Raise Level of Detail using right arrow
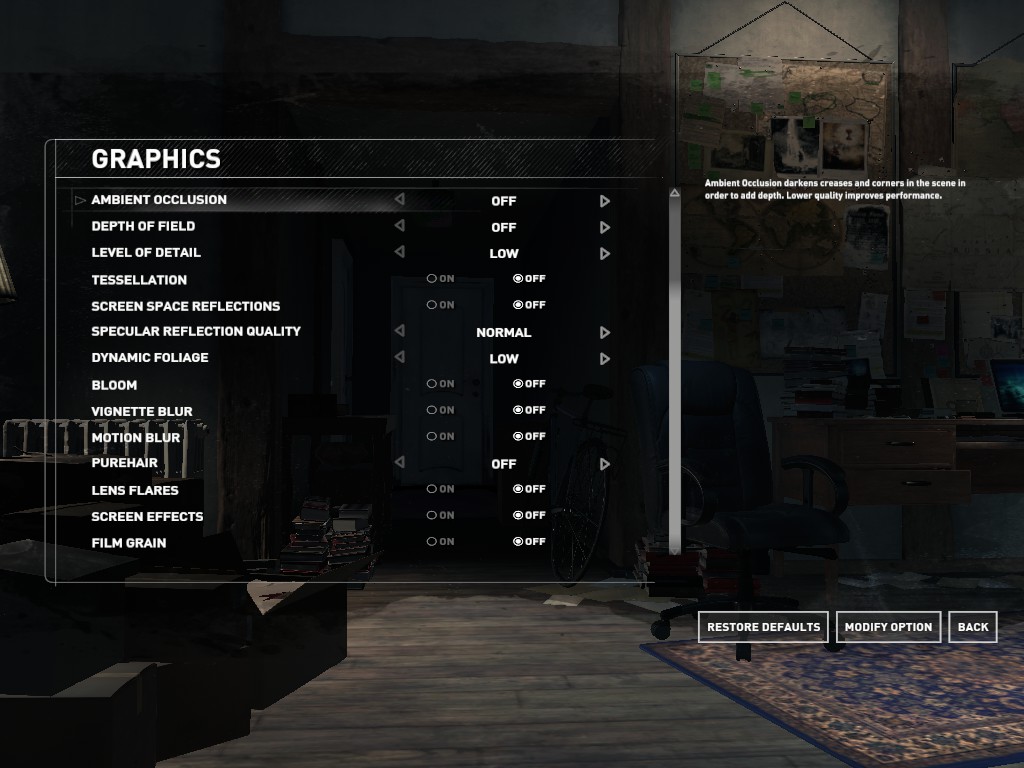The width and height of the screenshot is (1024, 768). [605, 254]
